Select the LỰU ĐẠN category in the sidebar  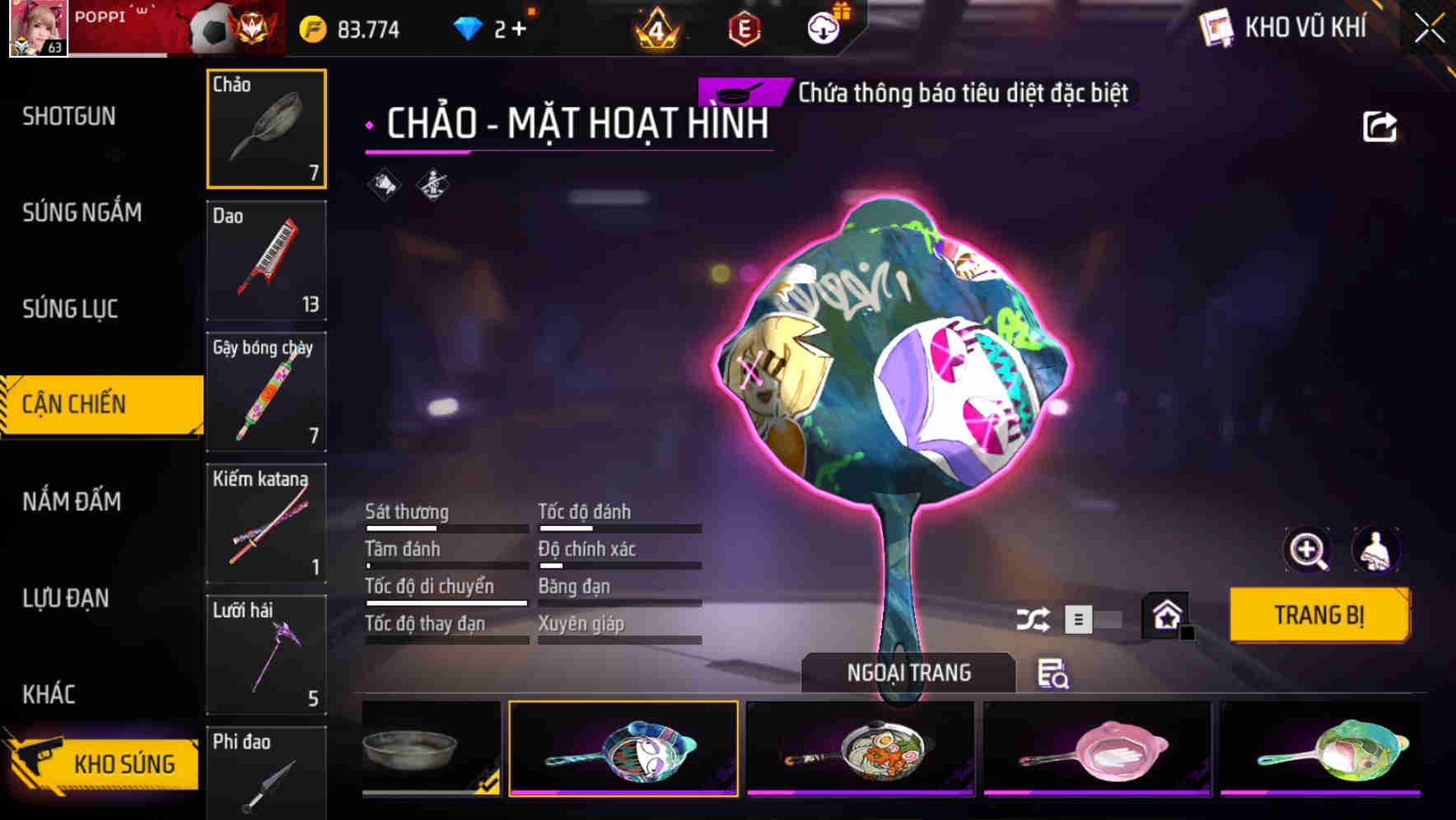[68, 598]
